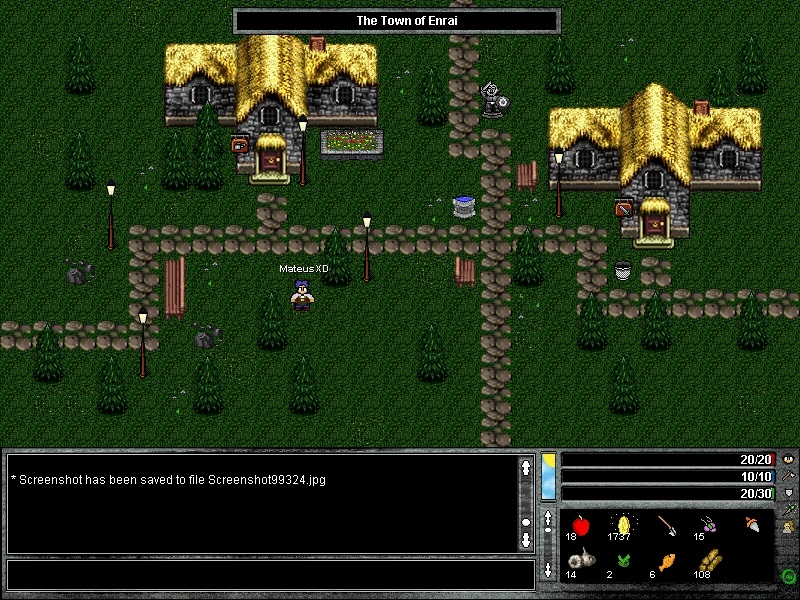Select the green herb leaf item
800x600 pixels.
pos(621,563)
